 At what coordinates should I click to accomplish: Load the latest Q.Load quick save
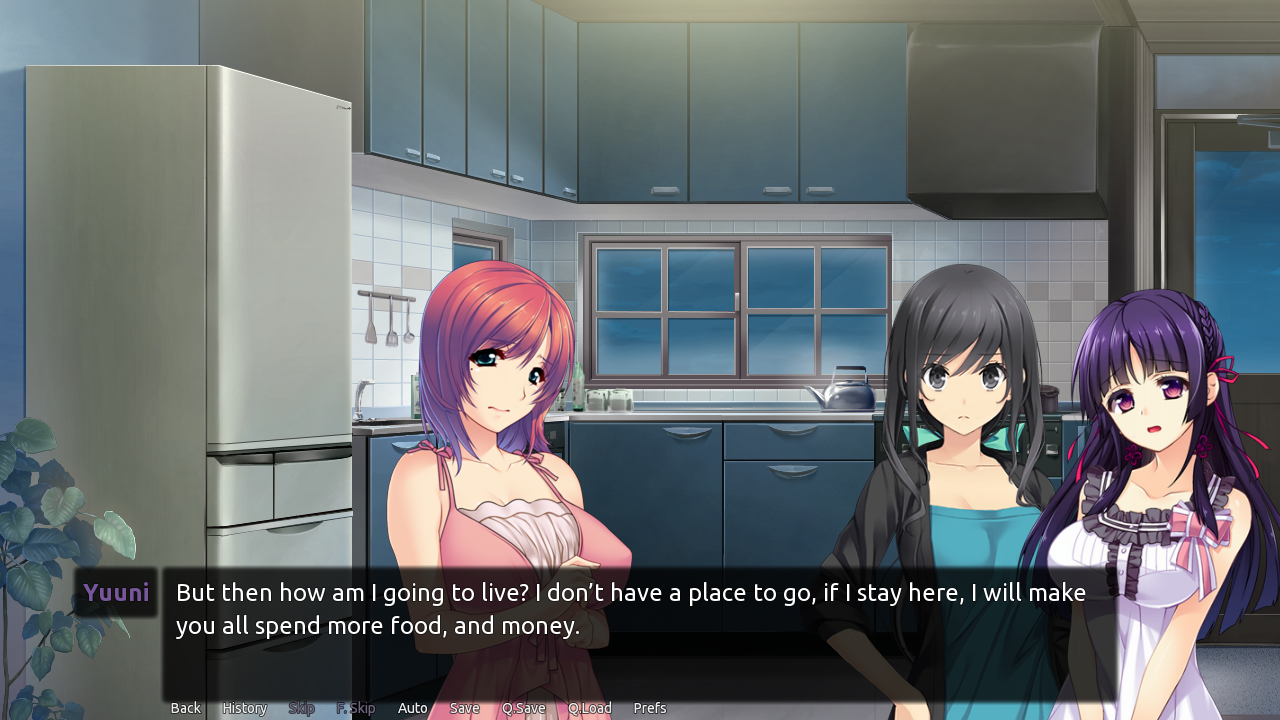pos(590,707)
